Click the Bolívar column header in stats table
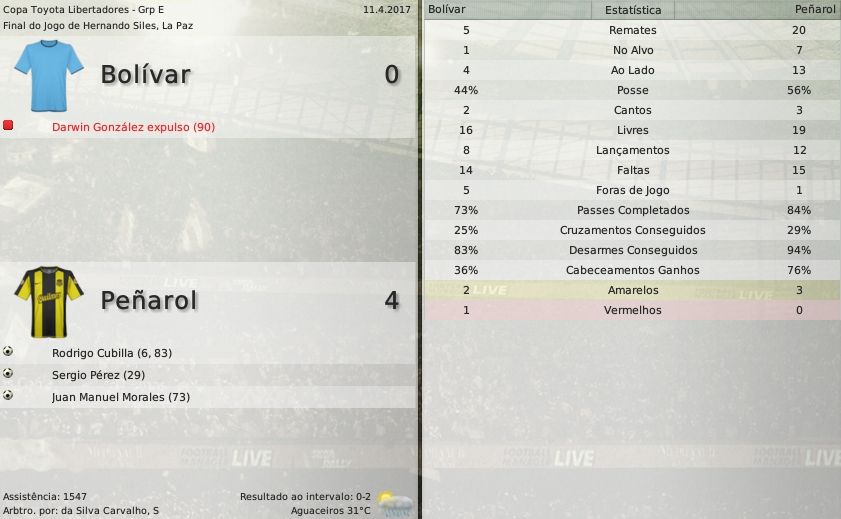The width and height of the screenshot is (841, 519). click(x=446, y=9)
